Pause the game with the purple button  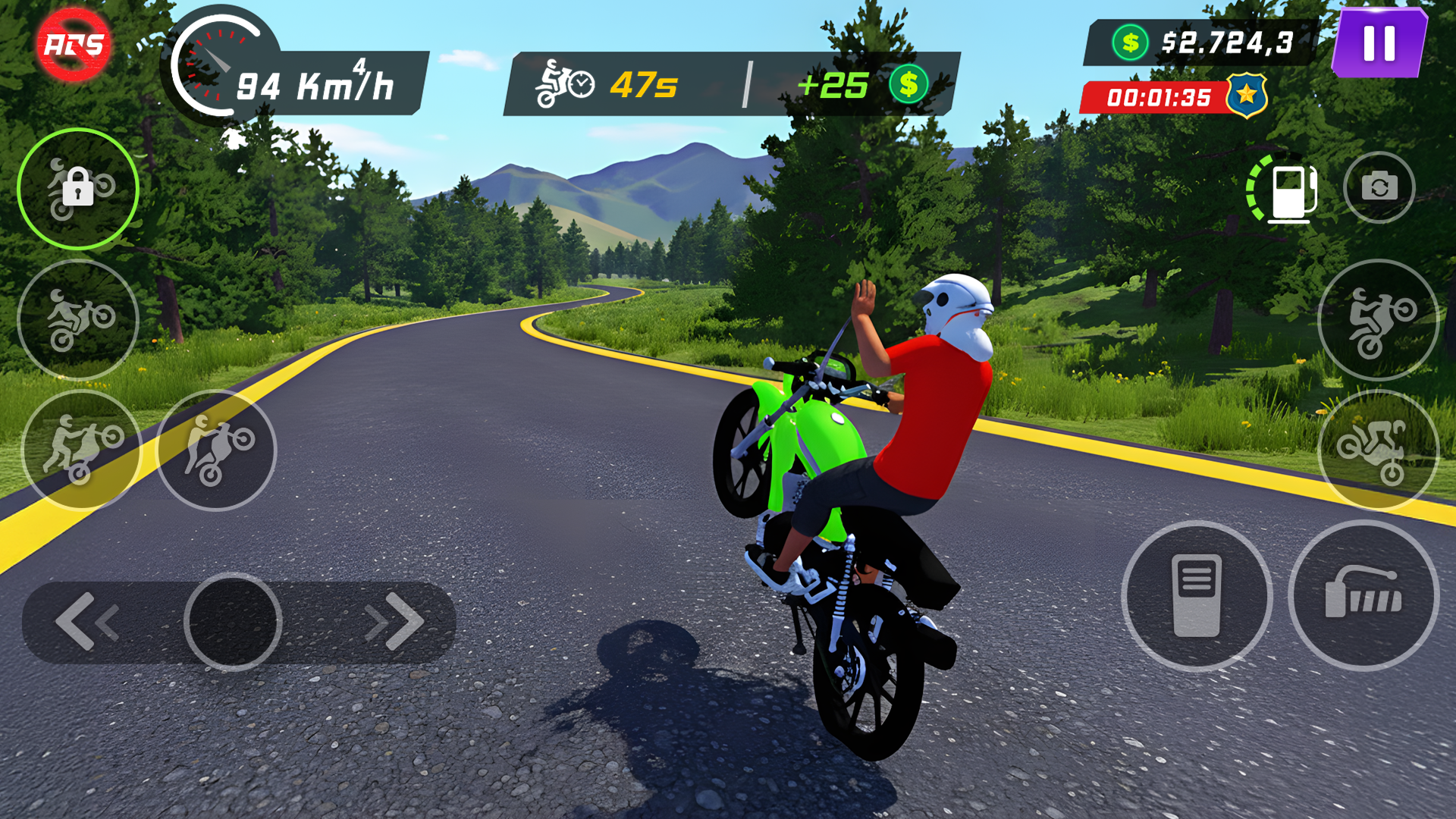click(1379, 43)
